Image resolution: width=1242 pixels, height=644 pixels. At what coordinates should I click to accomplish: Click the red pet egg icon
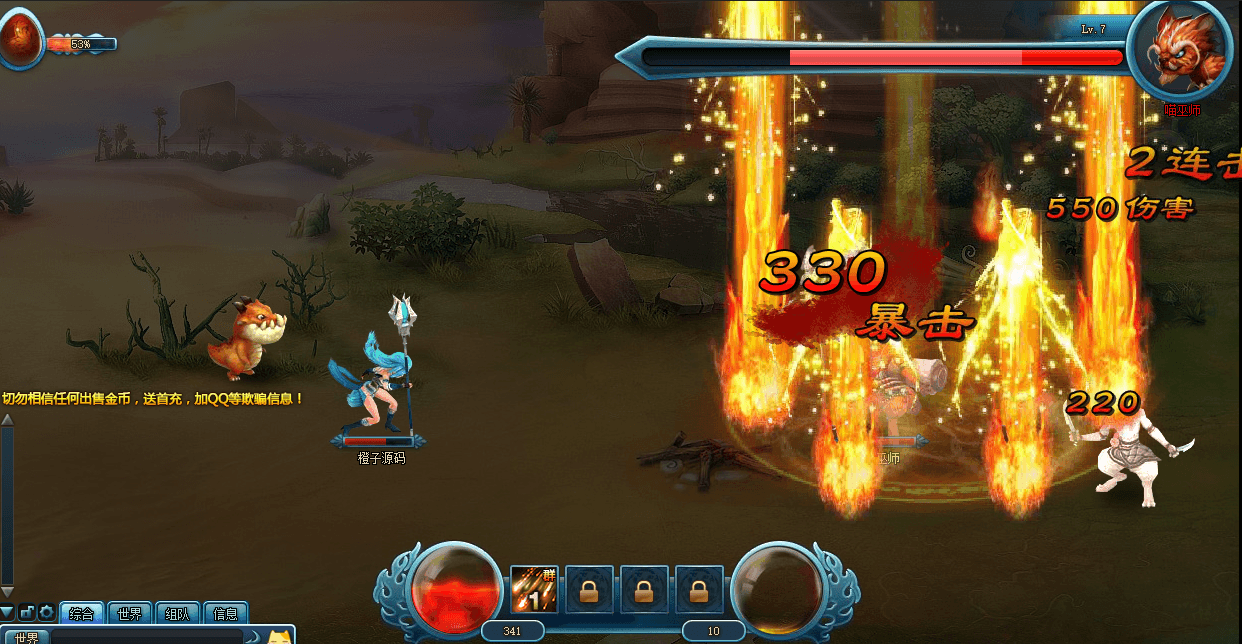tap(18, 40)
